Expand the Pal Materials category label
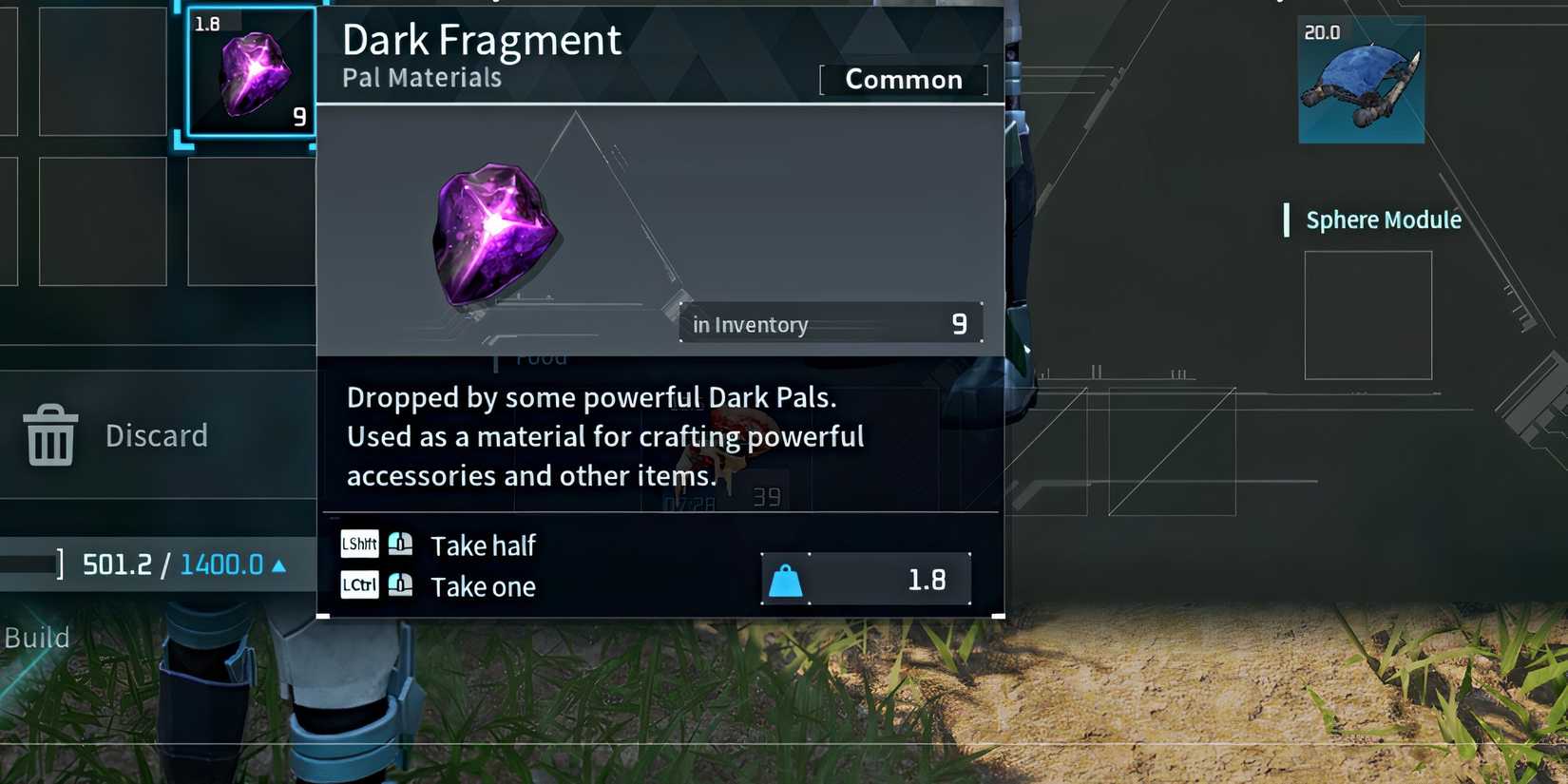 point(421,78)
